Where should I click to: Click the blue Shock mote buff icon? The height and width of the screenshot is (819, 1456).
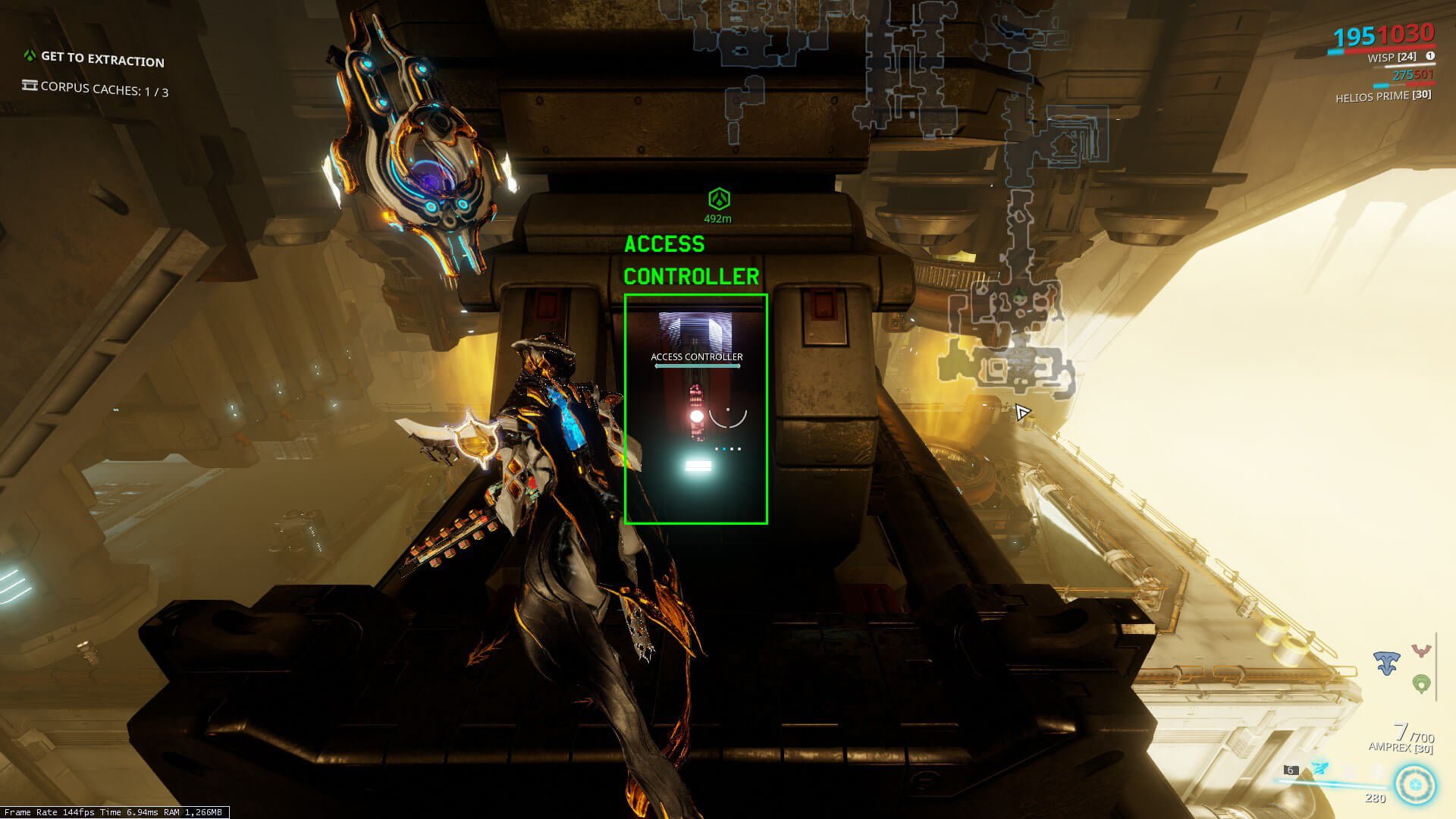[x=1387, y=664]
